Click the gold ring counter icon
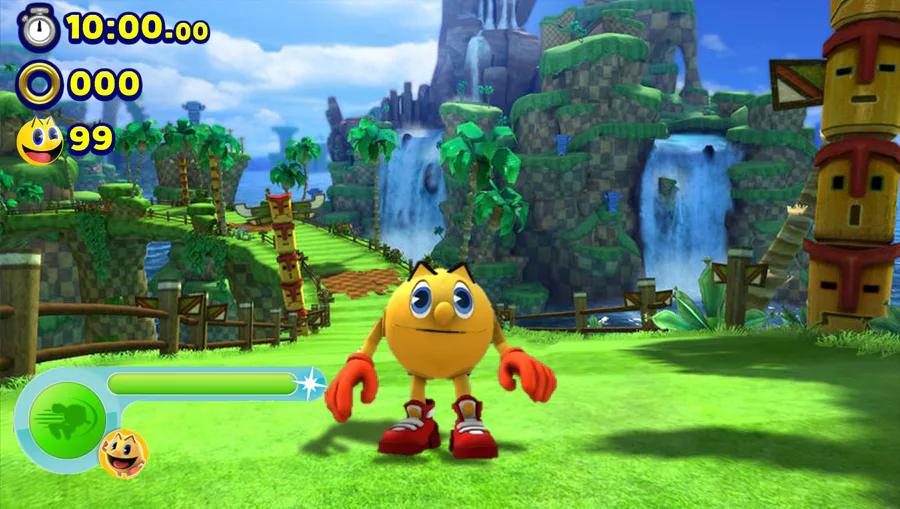900x509 pixels. click(39, 84)
